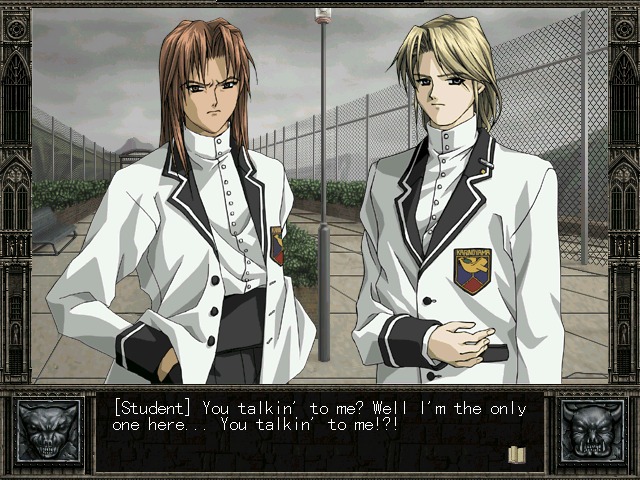Screen dimensions: 640x480
Task: Select the left gargoyle face button
Action: click(48, 432)
